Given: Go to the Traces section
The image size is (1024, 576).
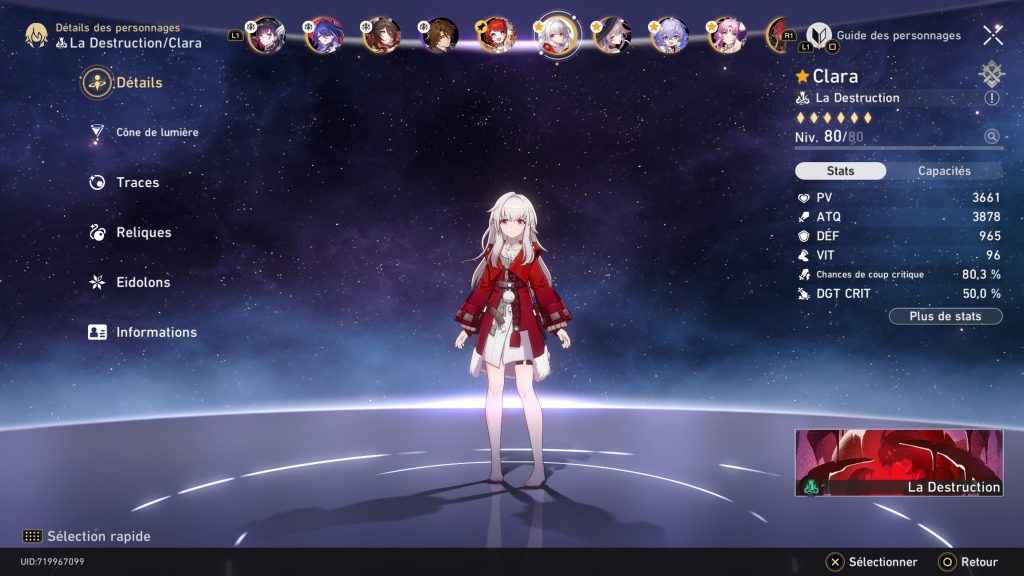Looking at the screenshot, I should coord(137,183).
